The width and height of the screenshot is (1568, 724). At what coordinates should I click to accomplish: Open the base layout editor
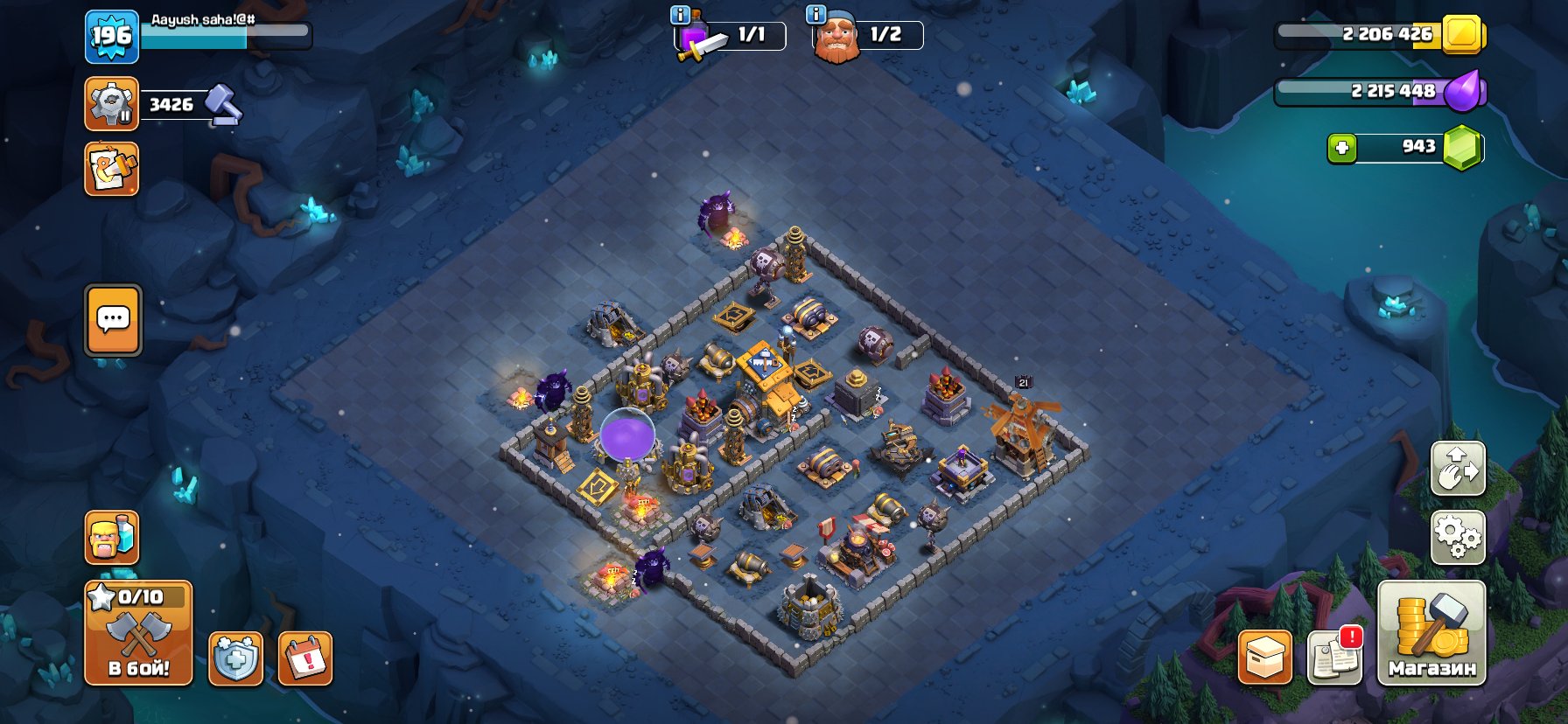(111, 171)
